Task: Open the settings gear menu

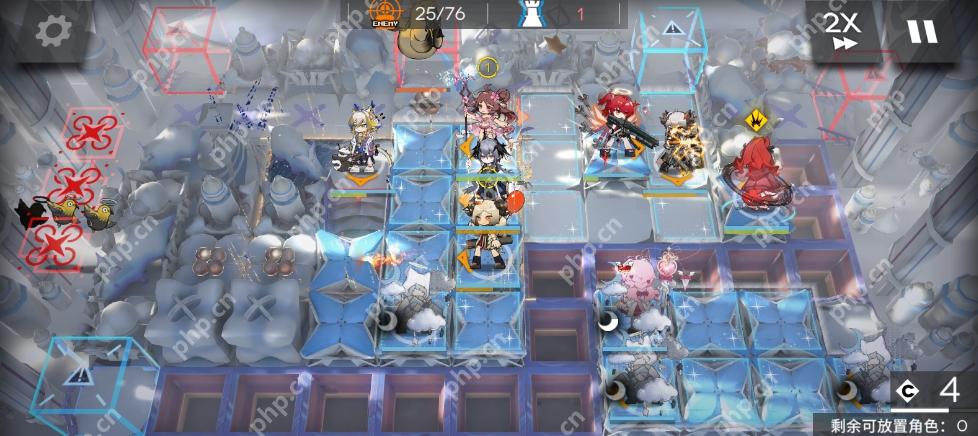Action: pos(50,31)
